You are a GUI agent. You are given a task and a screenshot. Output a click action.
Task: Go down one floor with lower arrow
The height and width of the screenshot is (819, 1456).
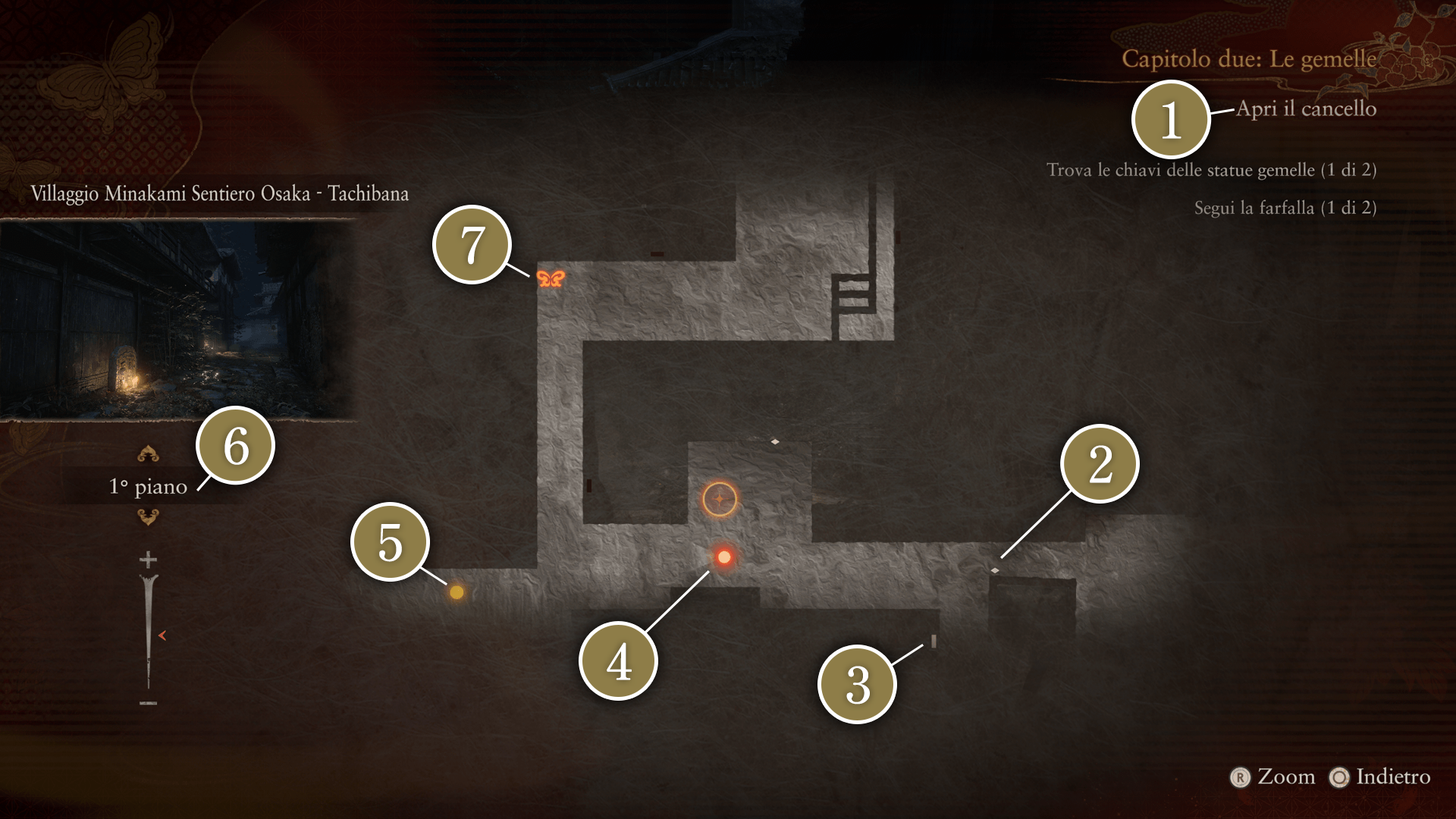[x=148, y=517]
